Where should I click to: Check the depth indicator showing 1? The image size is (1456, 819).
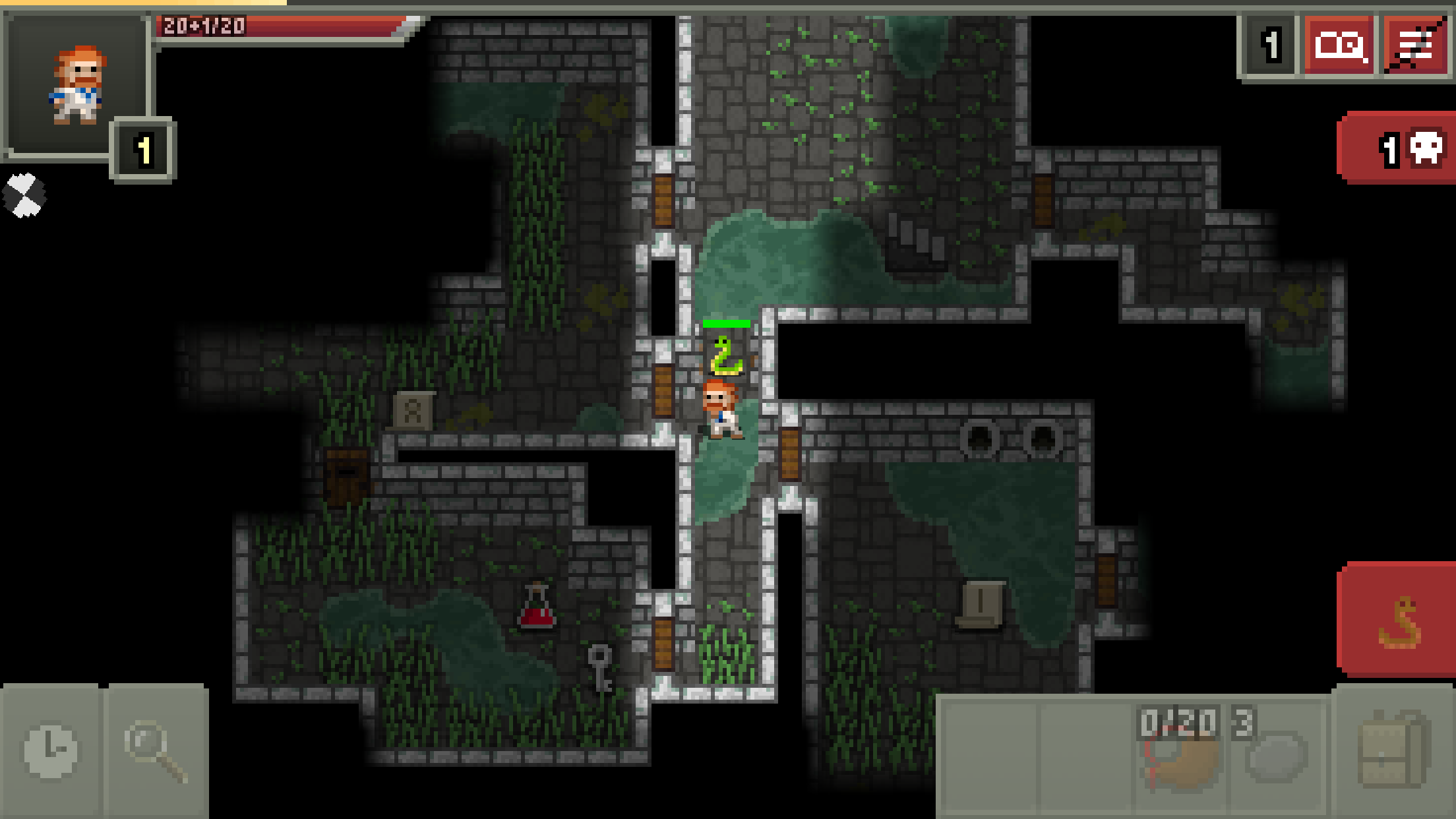(x=1269, y=46)
